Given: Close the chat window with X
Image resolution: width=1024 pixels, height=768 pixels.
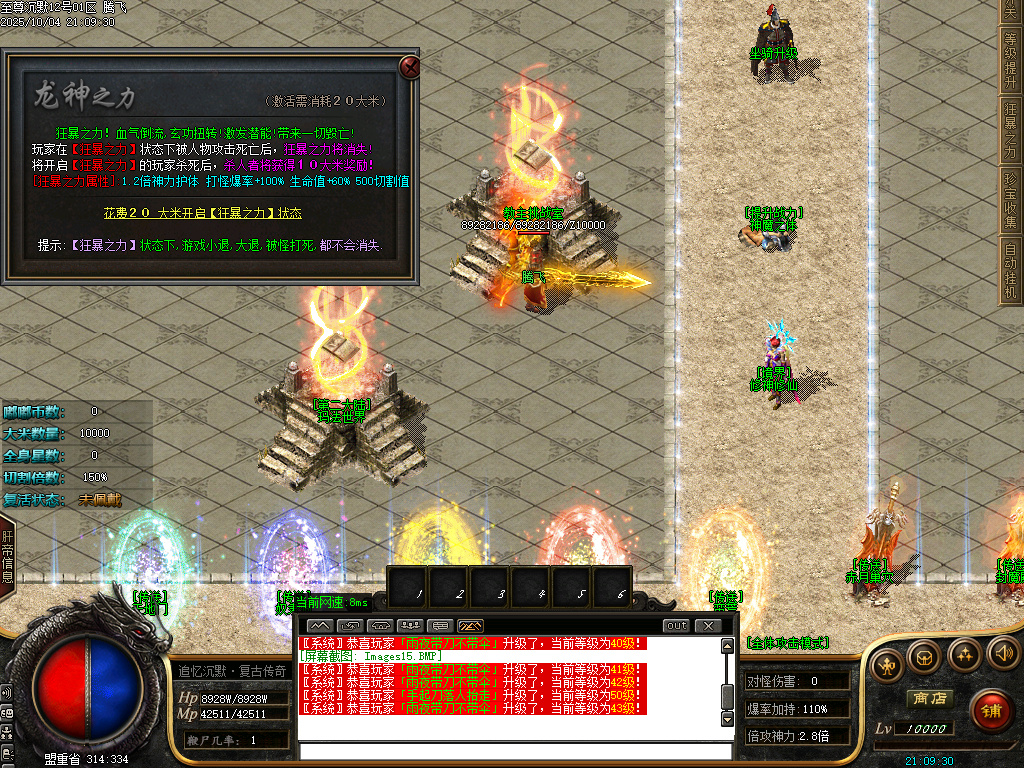Looking at the screenshot, I should (x=707, y=626).
